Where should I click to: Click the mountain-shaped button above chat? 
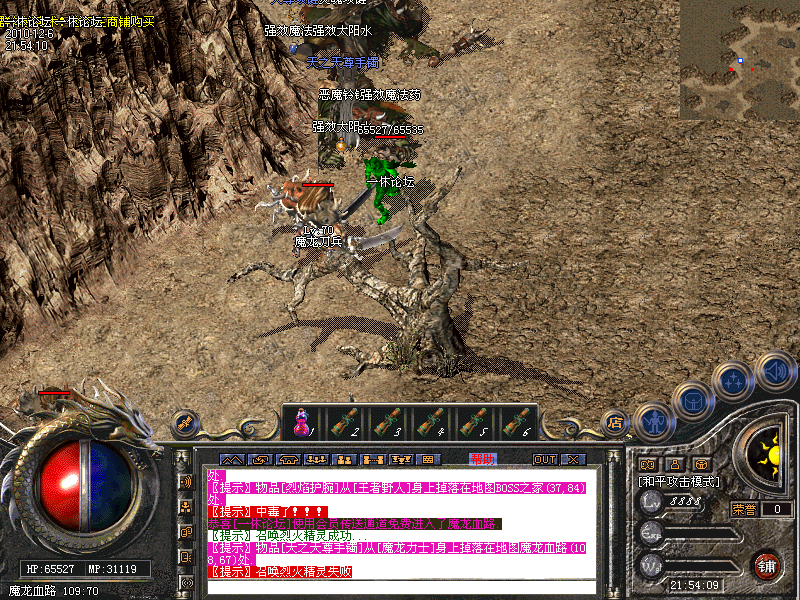coord(231,460)
